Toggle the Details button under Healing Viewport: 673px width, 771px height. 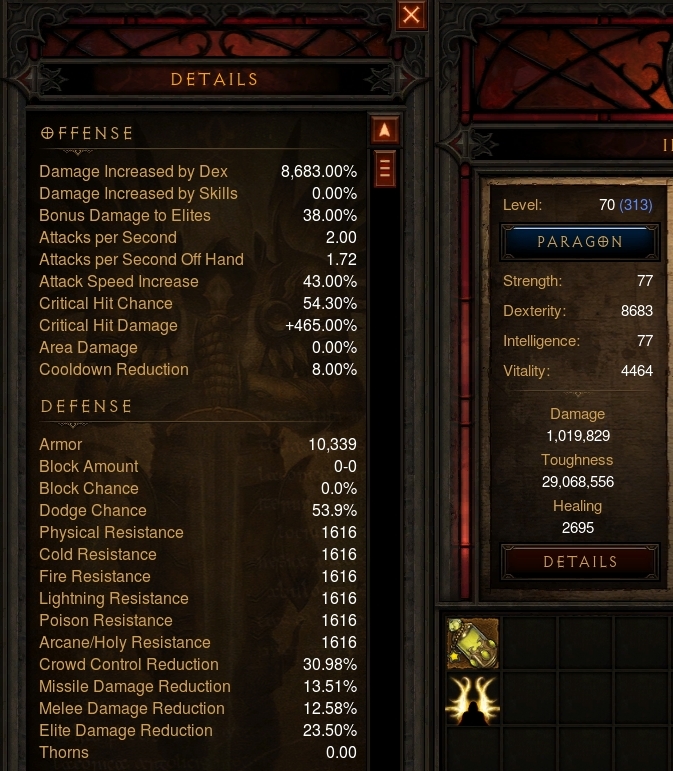pos(580,562)
